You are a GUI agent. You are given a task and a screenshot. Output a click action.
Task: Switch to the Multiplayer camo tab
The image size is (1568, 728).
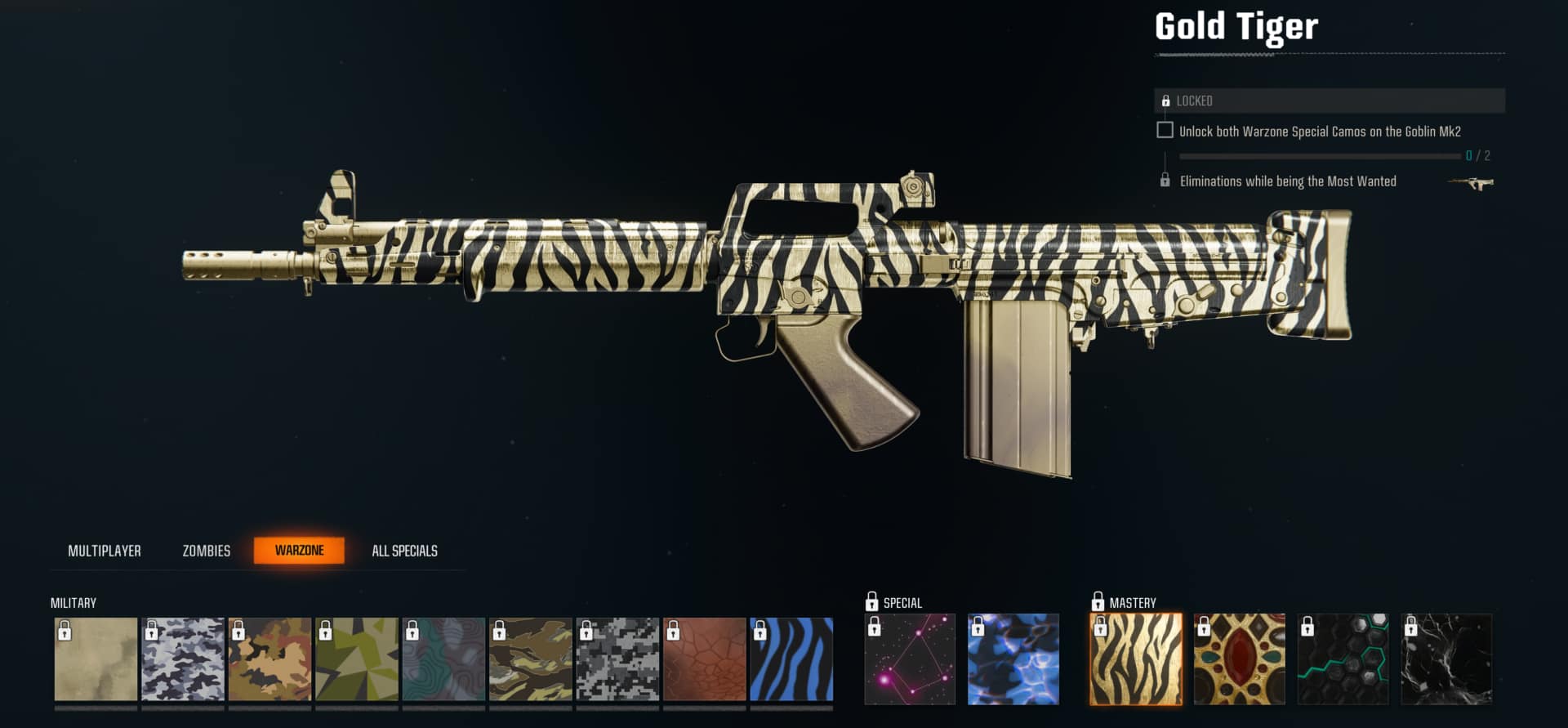coord(105,551)
